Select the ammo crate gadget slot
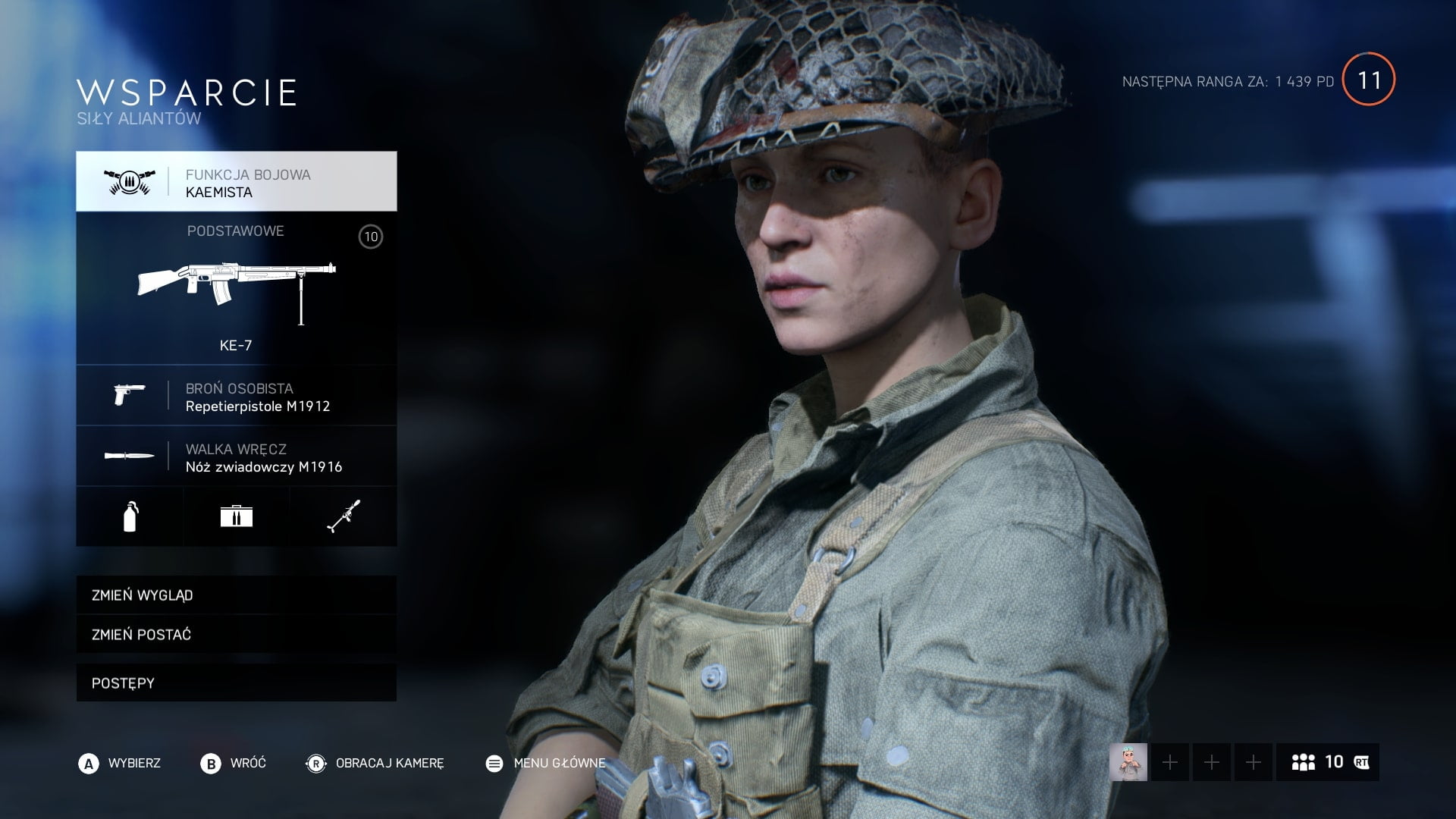The image size is (1456, 819). pos(236,517)
